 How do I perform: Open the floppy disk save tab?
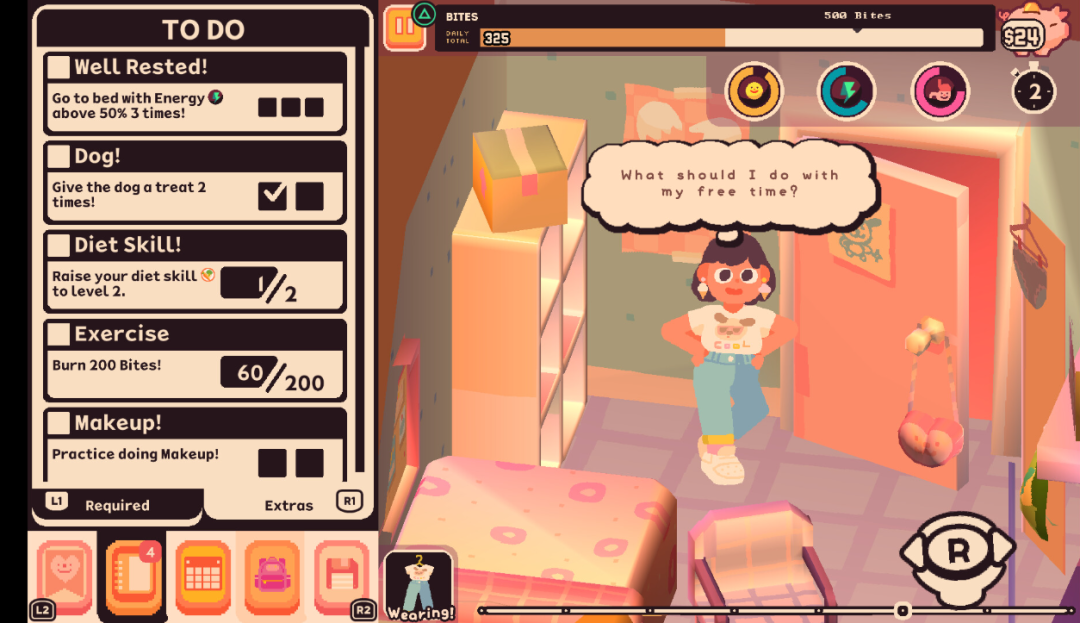(342, 576)
